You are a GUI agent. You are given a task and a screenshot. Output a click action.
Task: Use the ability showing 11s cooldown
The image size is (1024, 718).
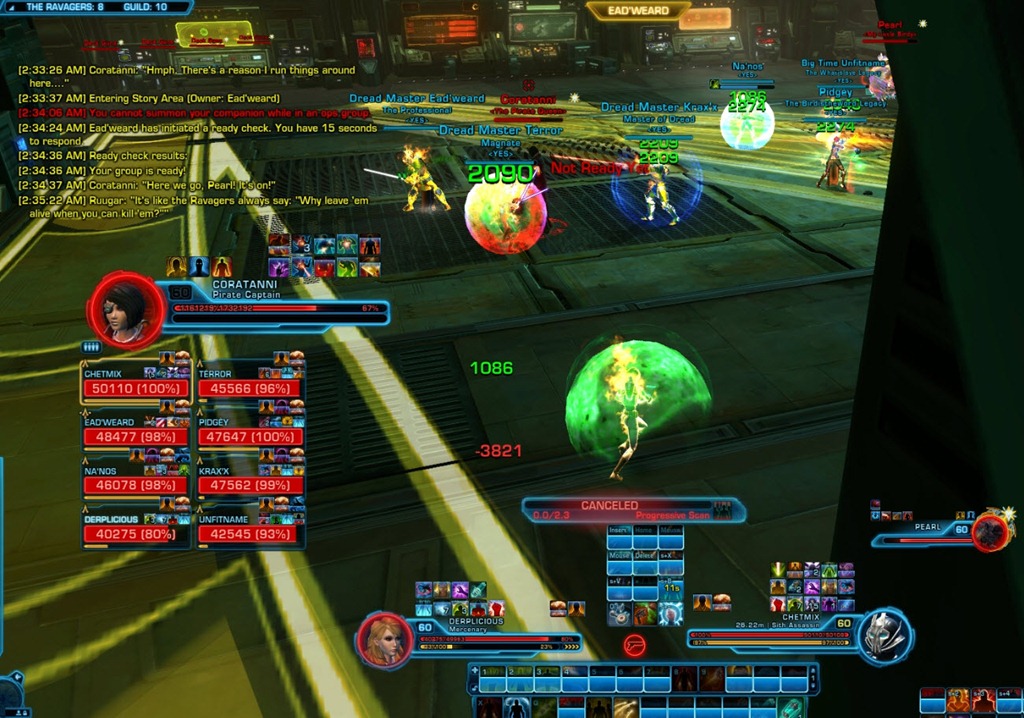671,588
